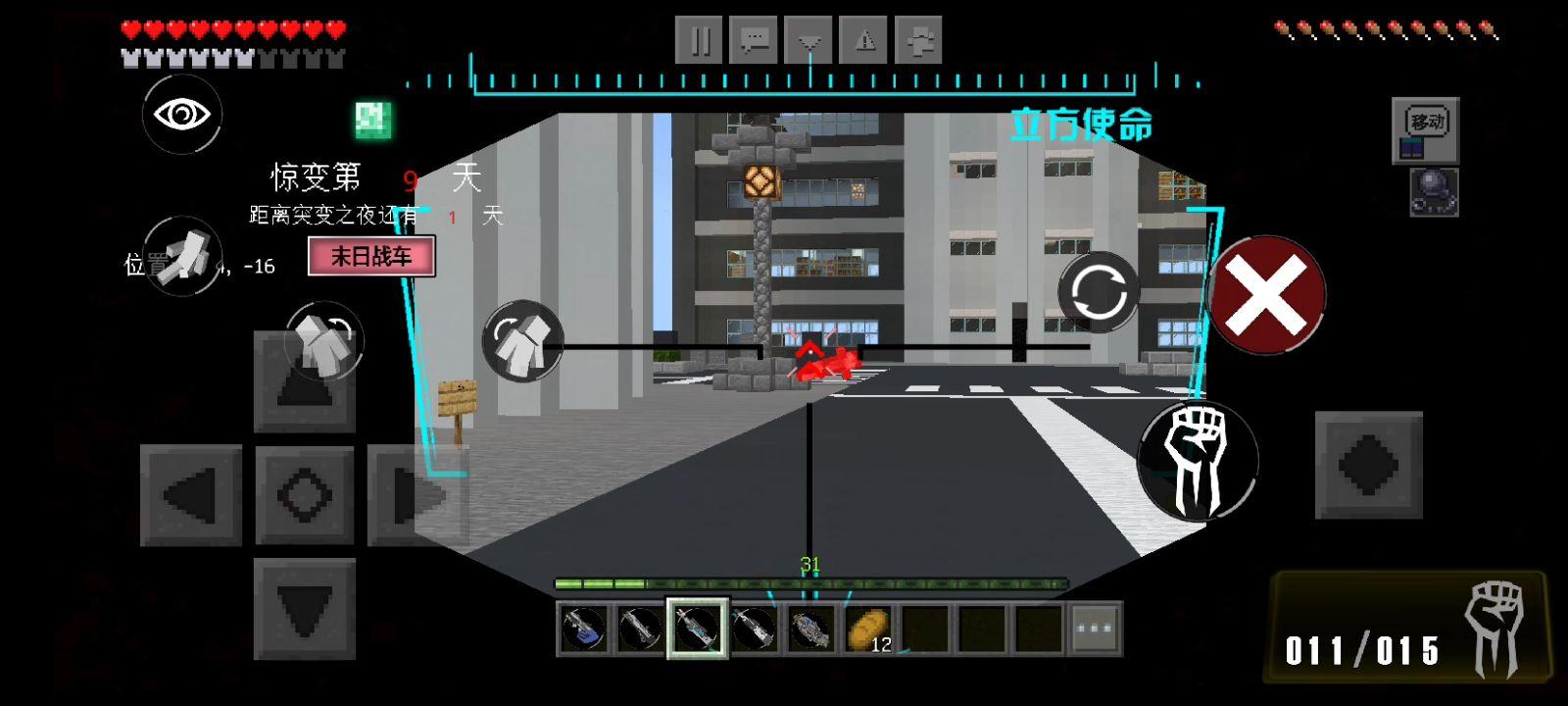Tap the fist attack icon
Image resolution: width=1568 pixels, height=706 pixels.
[x=1200, y=459]
